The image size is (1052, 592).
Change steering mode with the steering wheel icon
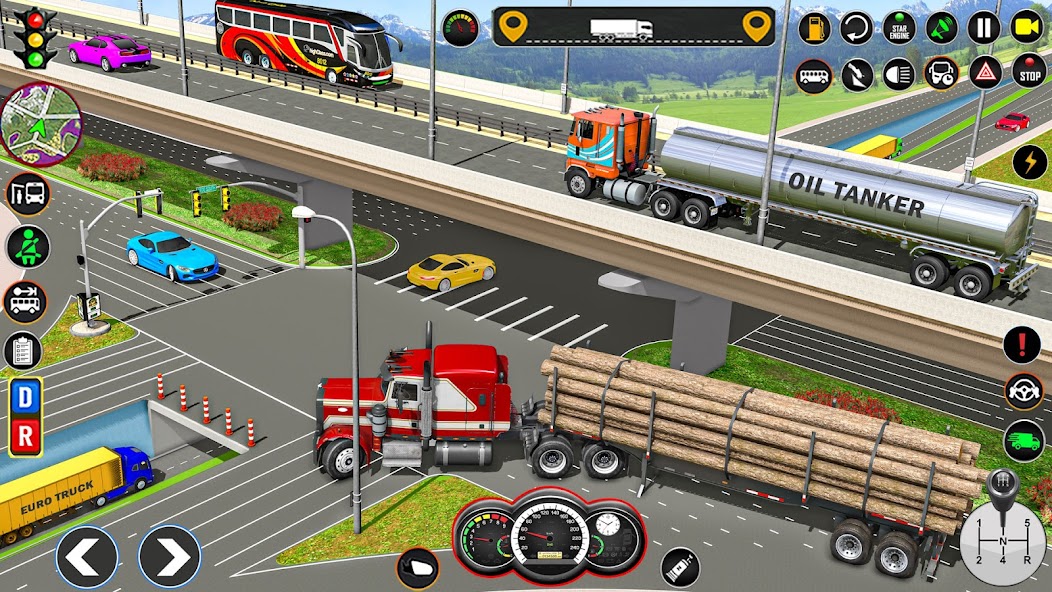point(1024,391)
